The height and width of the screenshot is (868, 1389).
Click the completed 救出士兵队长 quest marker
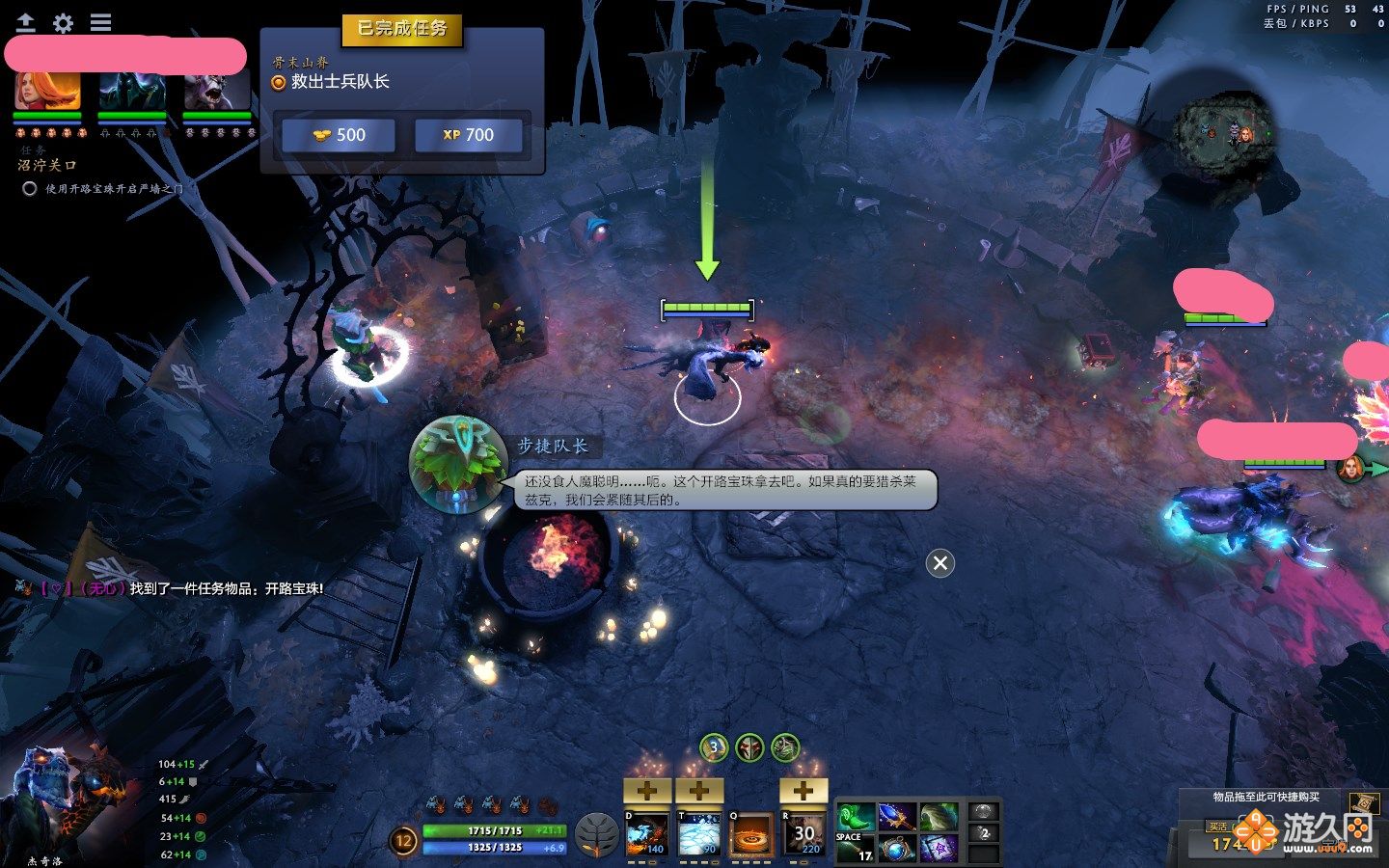tap(278, 83)
